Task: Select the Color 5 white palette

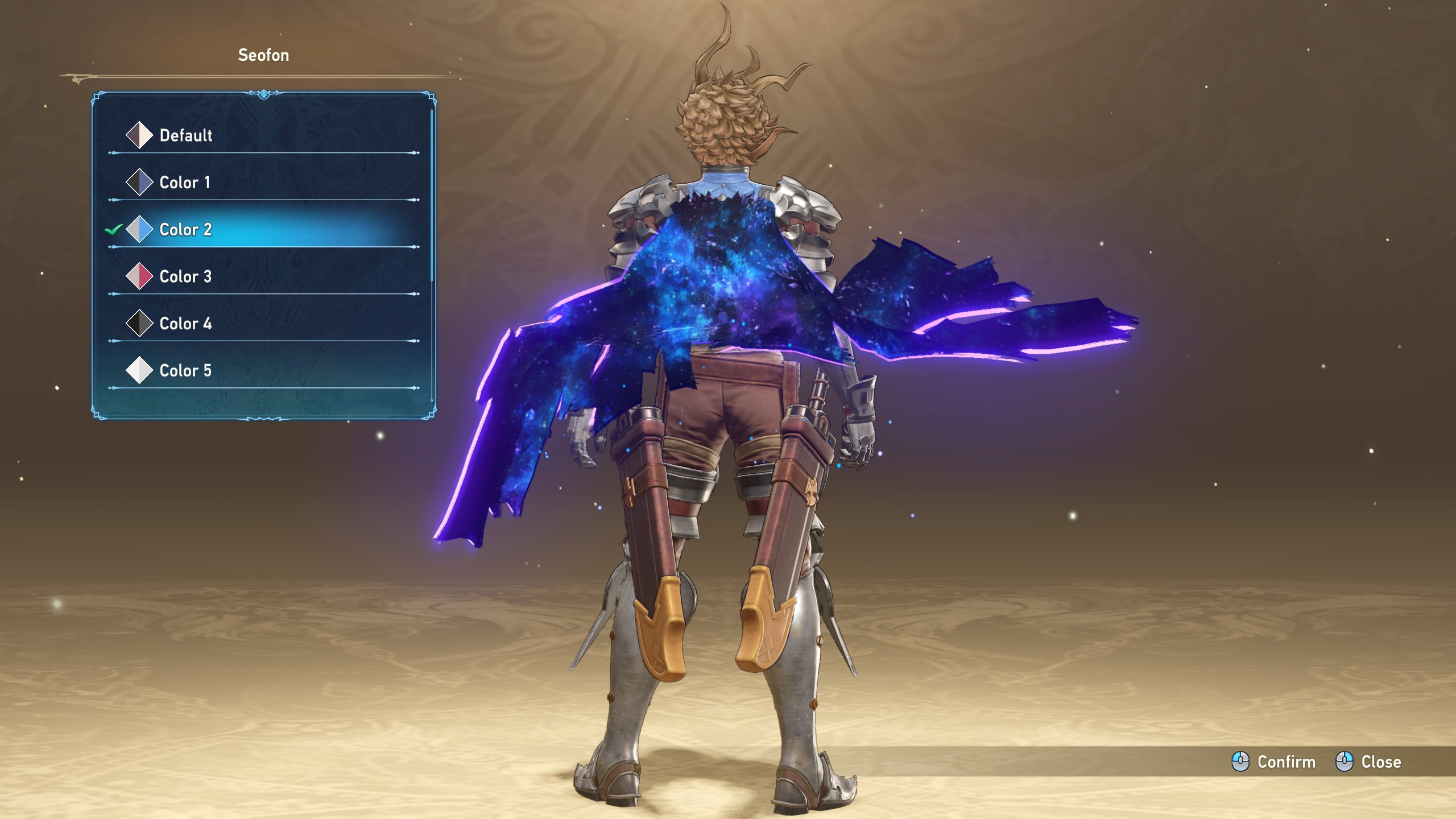Action: pyautogui.click(x=185, y=371)
